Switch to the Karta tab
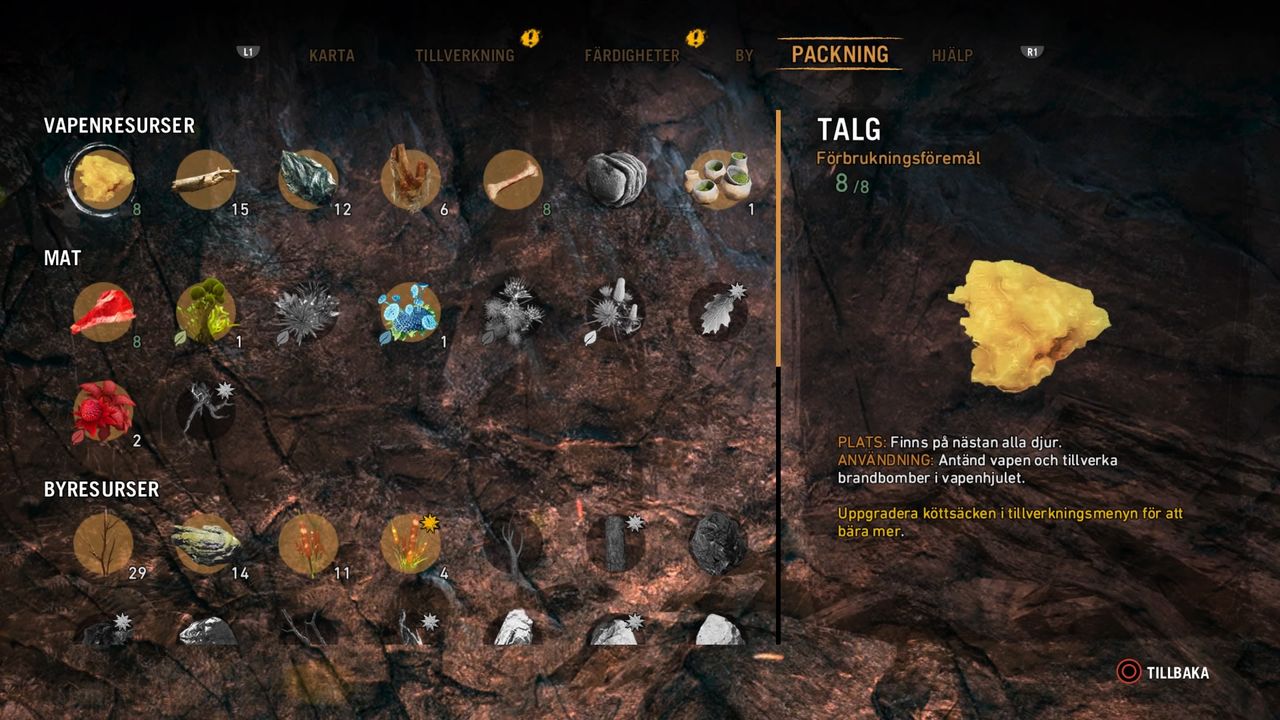 pyautogui.click(x=332, y=56)
